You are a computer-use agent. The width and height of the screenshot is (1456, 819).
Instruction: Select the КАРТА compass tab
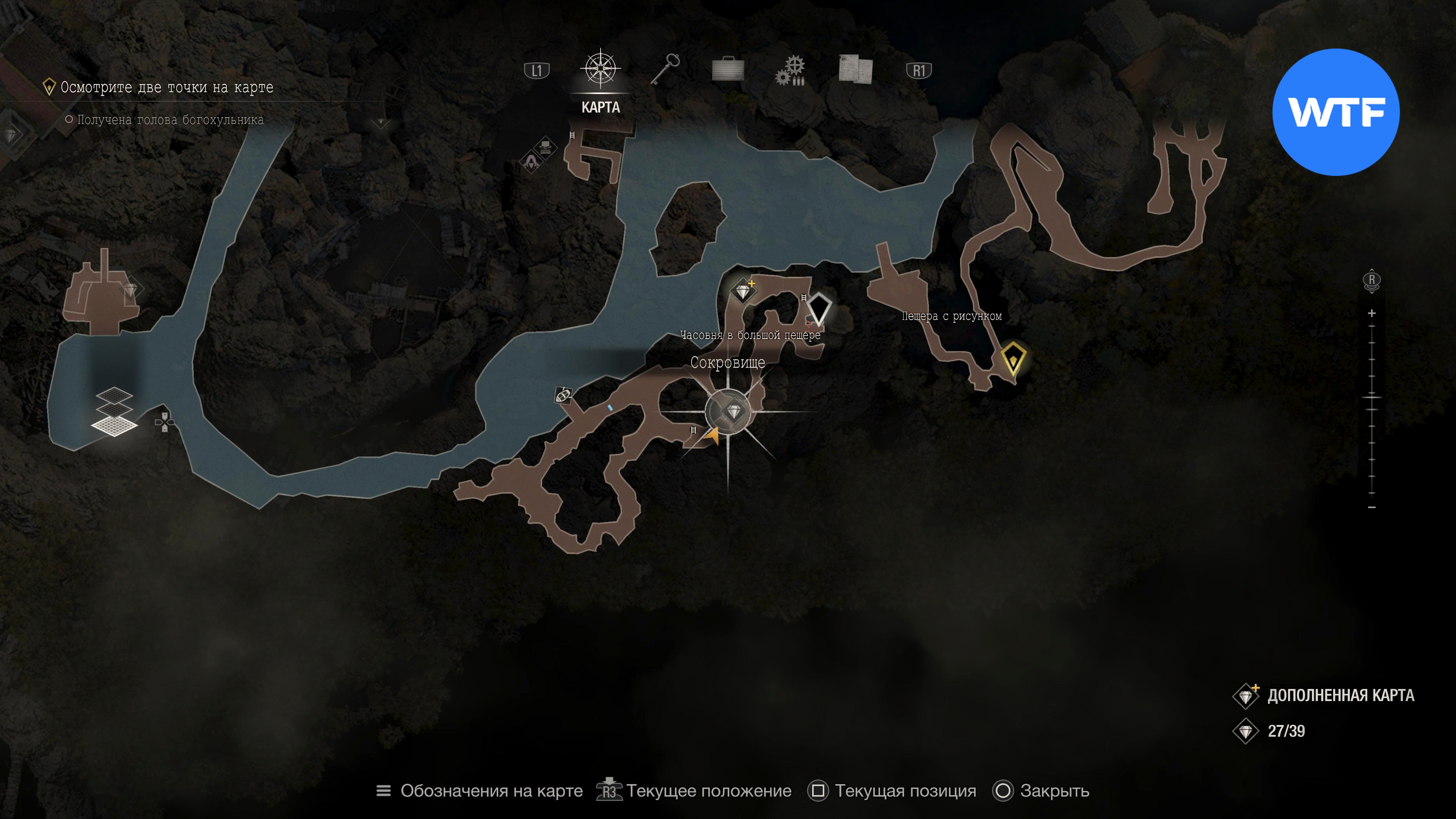600,71
